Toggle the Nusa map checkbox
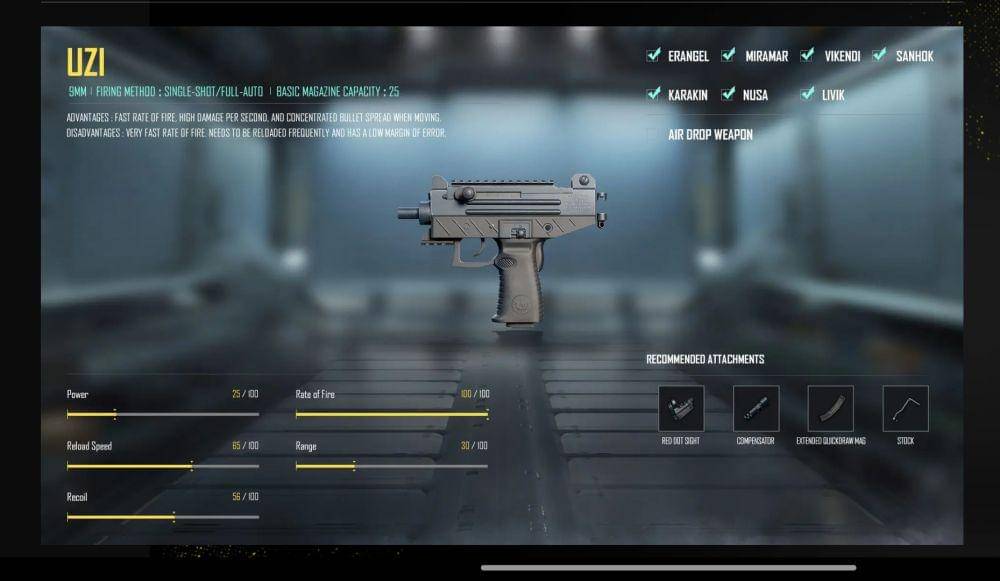 729,94
